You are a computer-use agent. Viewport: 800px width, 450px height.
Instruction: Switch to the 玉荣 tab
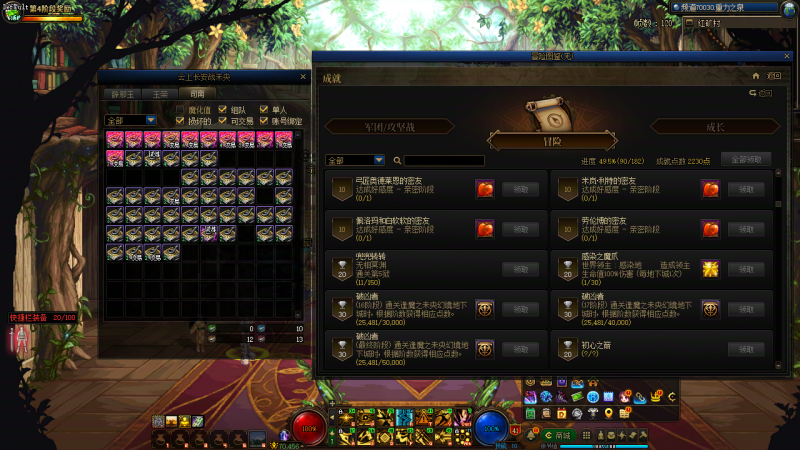pos(160,94)
